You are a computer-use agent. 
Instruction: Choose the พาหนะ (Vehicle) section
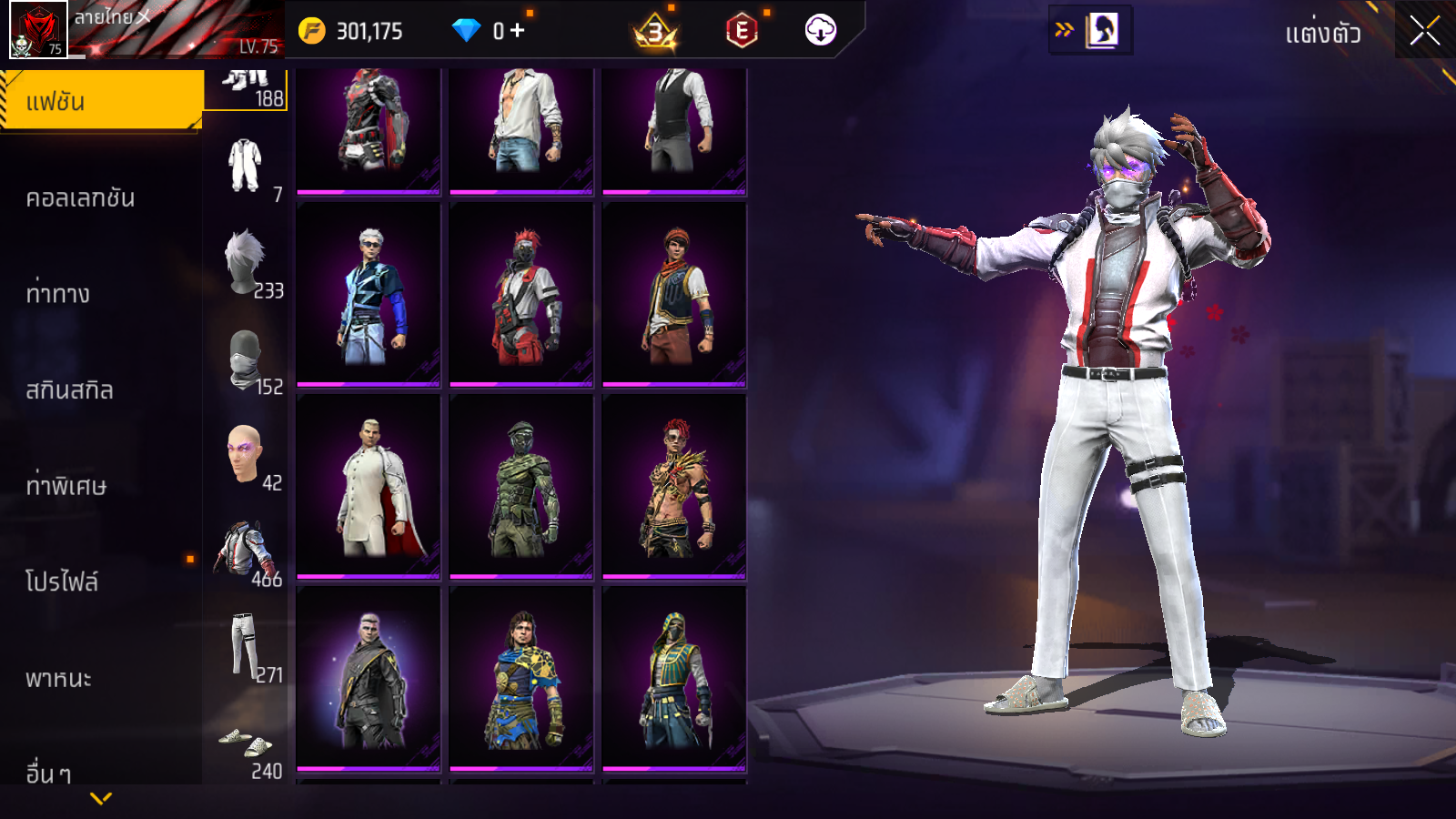tap(58, 679)
